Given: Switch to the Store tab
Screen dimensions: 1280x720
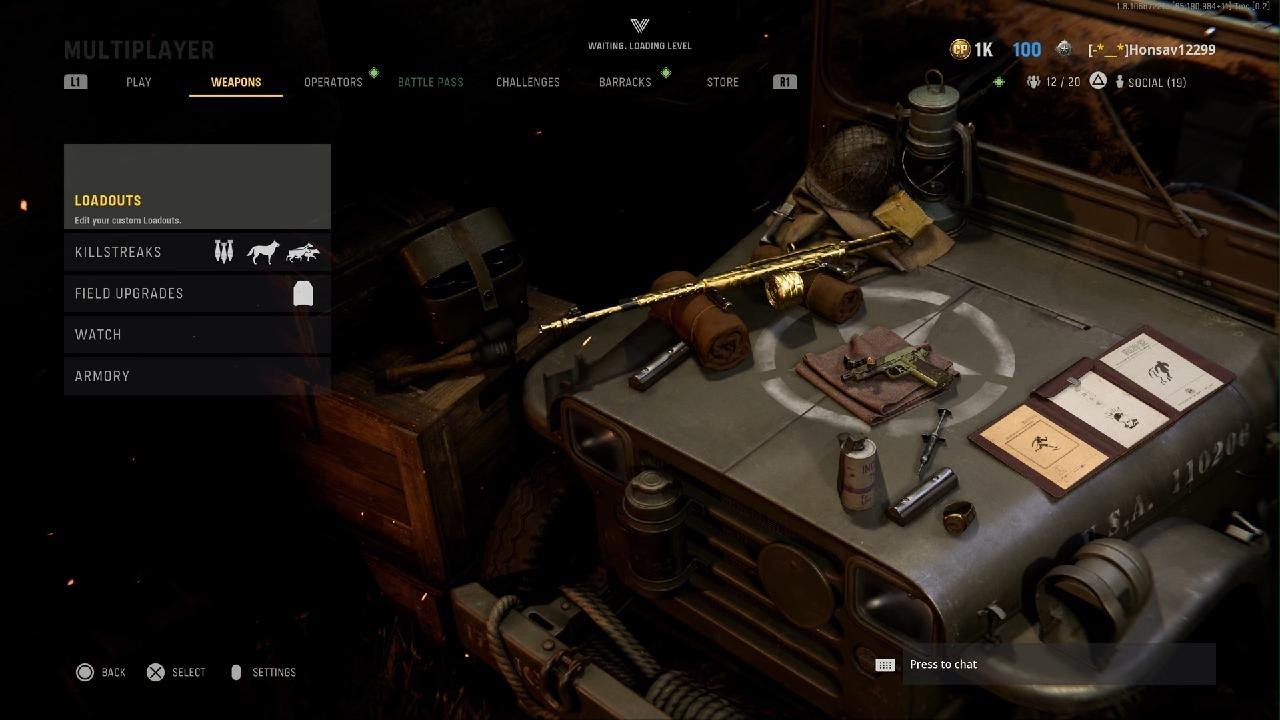Looking at the screenshot, I should pos(722,82).
